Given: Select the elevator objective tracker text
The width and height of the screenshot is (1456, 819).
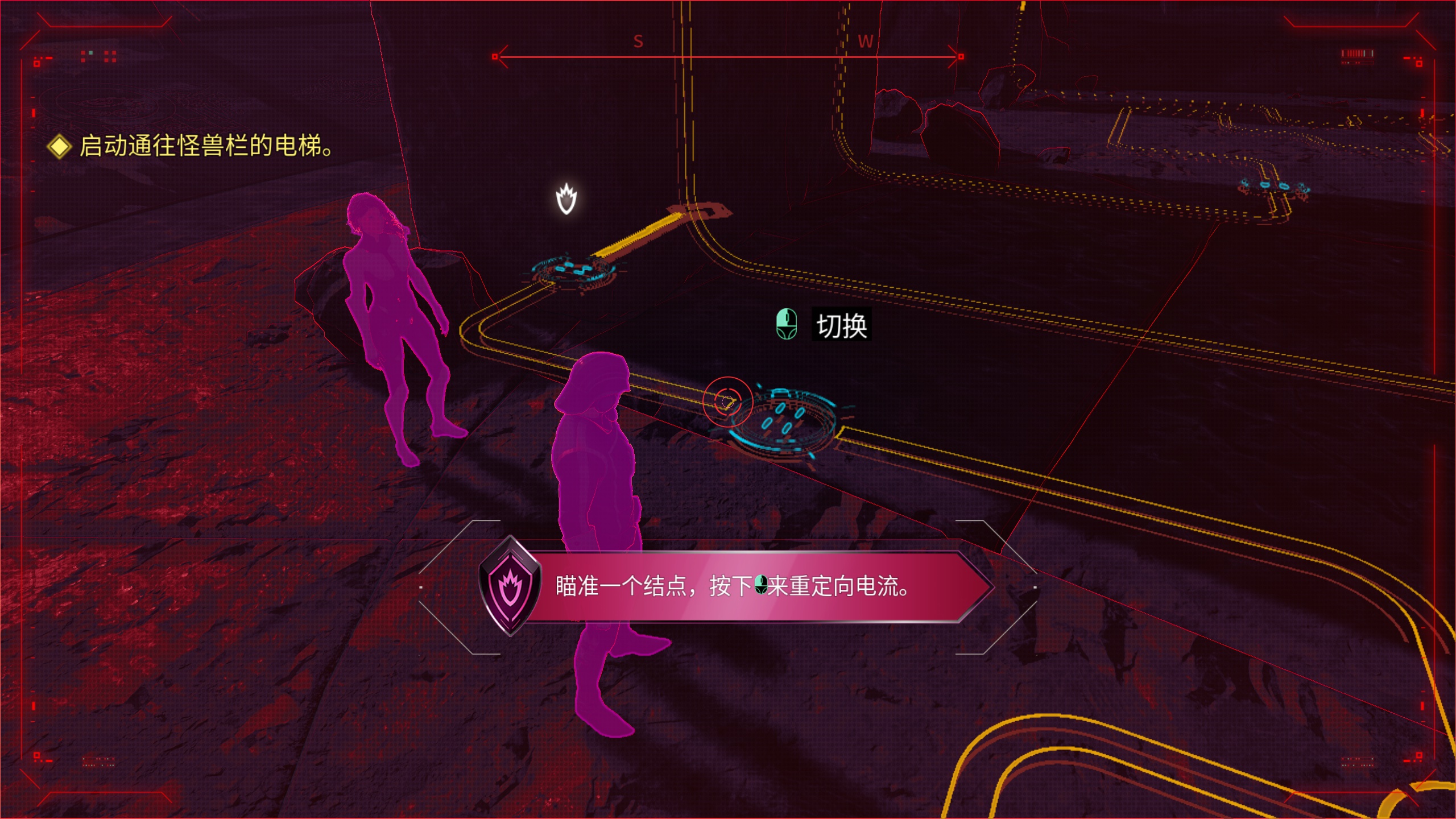Looking at the screenshot, I should [x=206, y=146].
